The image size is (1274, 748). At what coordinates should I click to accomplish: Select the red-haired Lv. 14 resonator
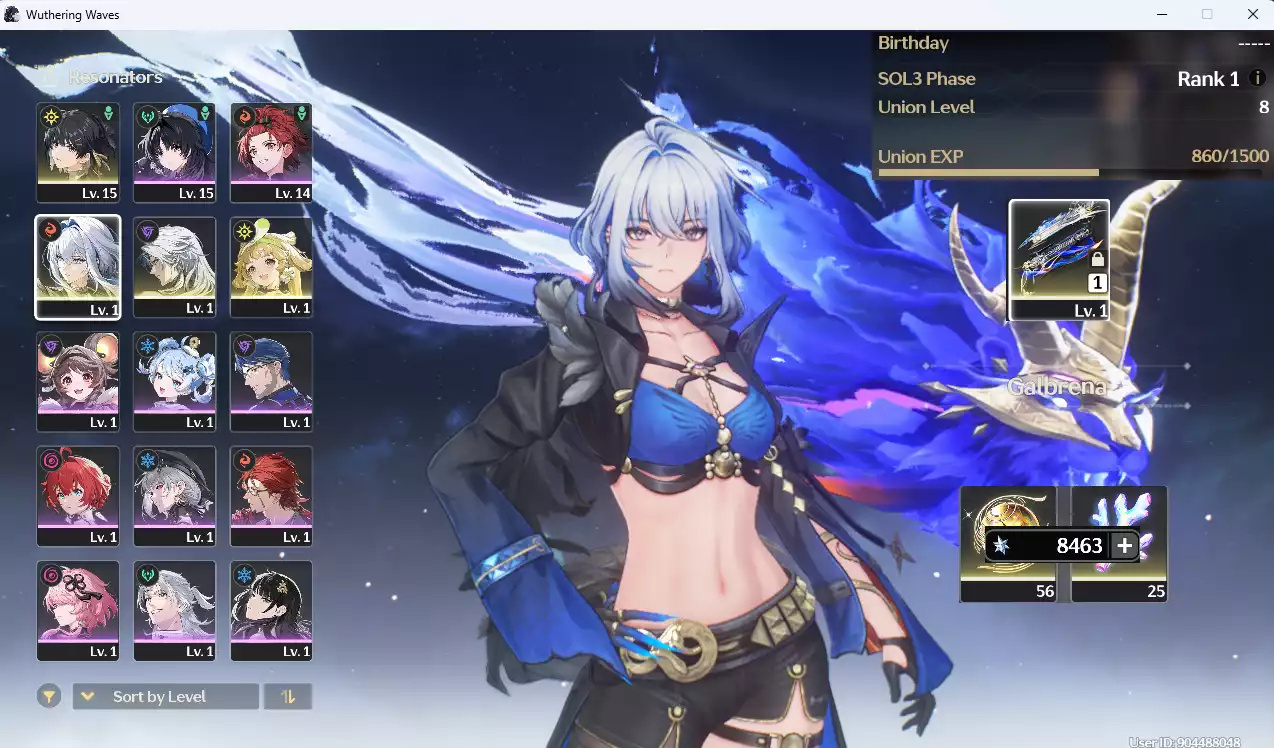pos(271,152)
